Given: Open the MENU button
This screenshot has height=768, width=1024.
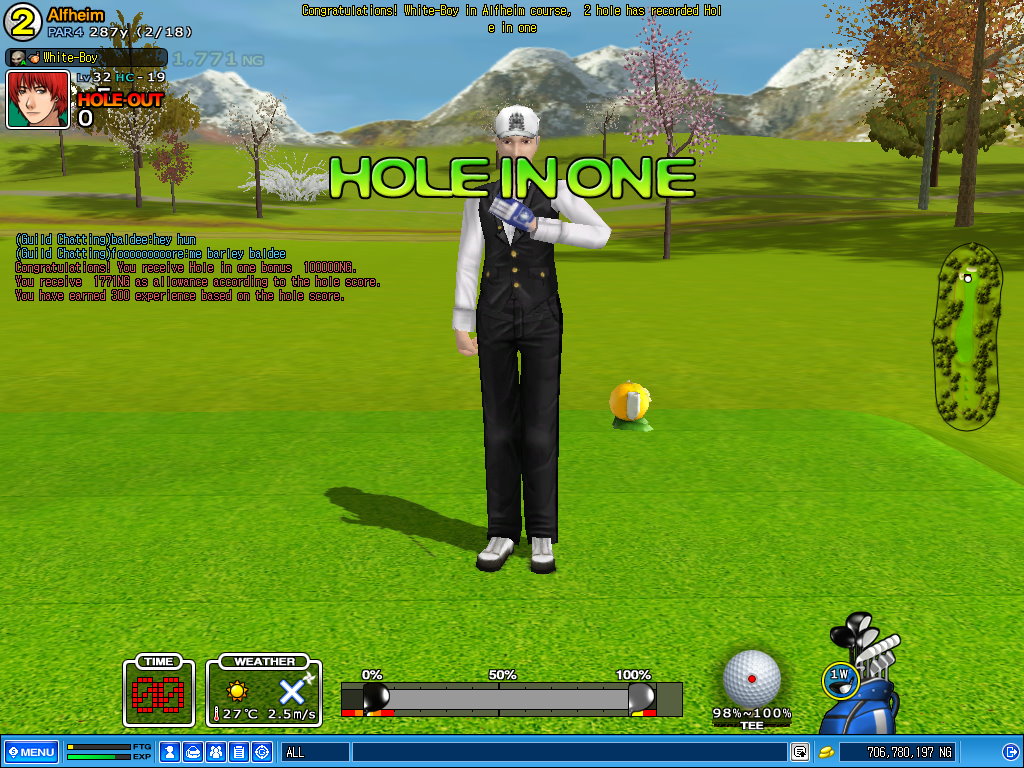Looking at the screenshot, I should [31, 752].
